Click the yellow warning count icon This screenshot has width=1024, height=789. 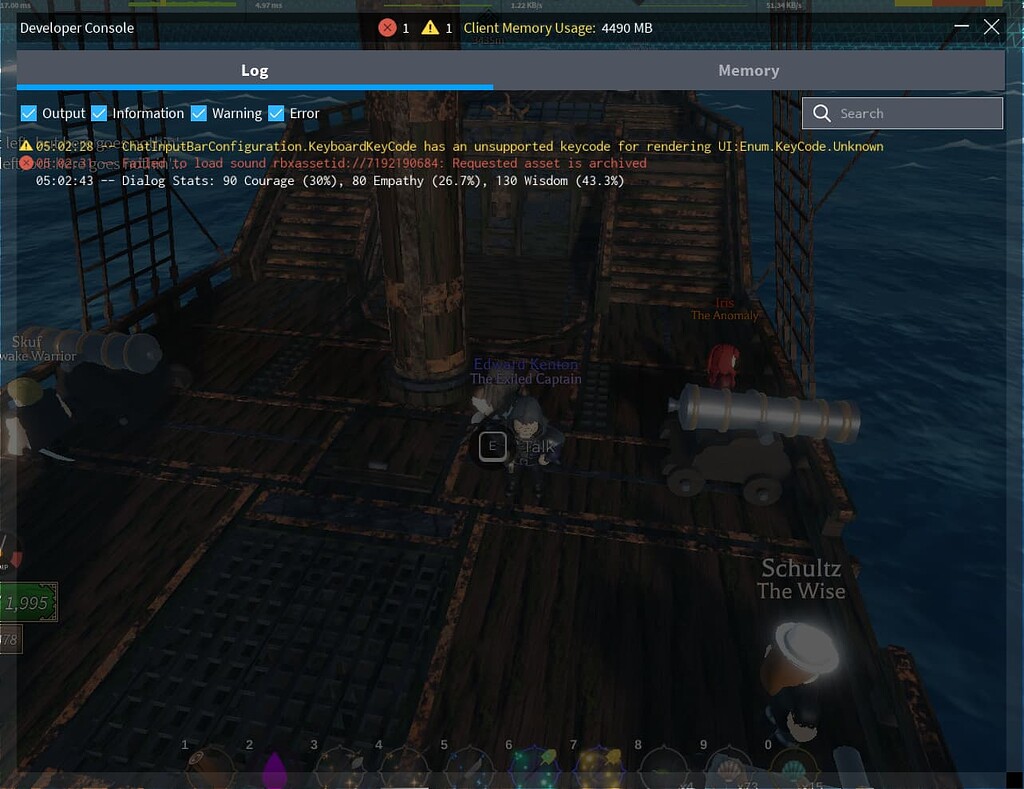pos(430,28)
